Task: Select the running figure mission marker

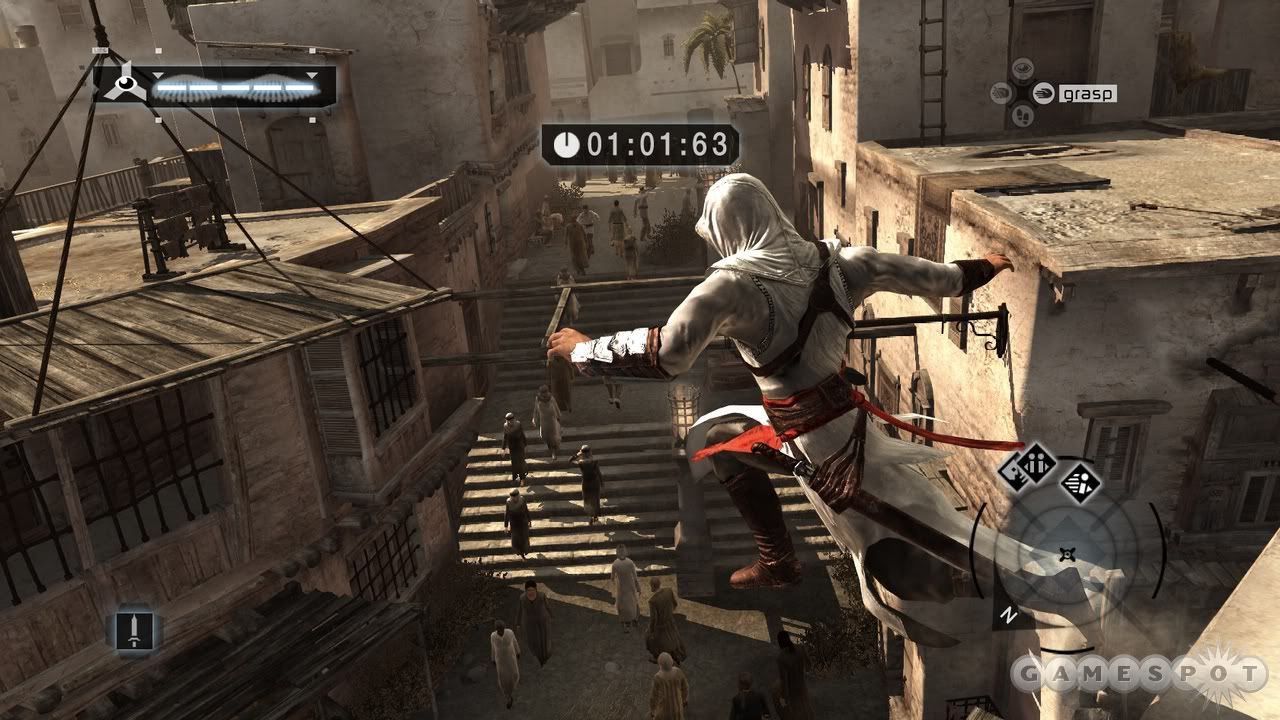Action: pyautogui.click(x=1080, y=482)
